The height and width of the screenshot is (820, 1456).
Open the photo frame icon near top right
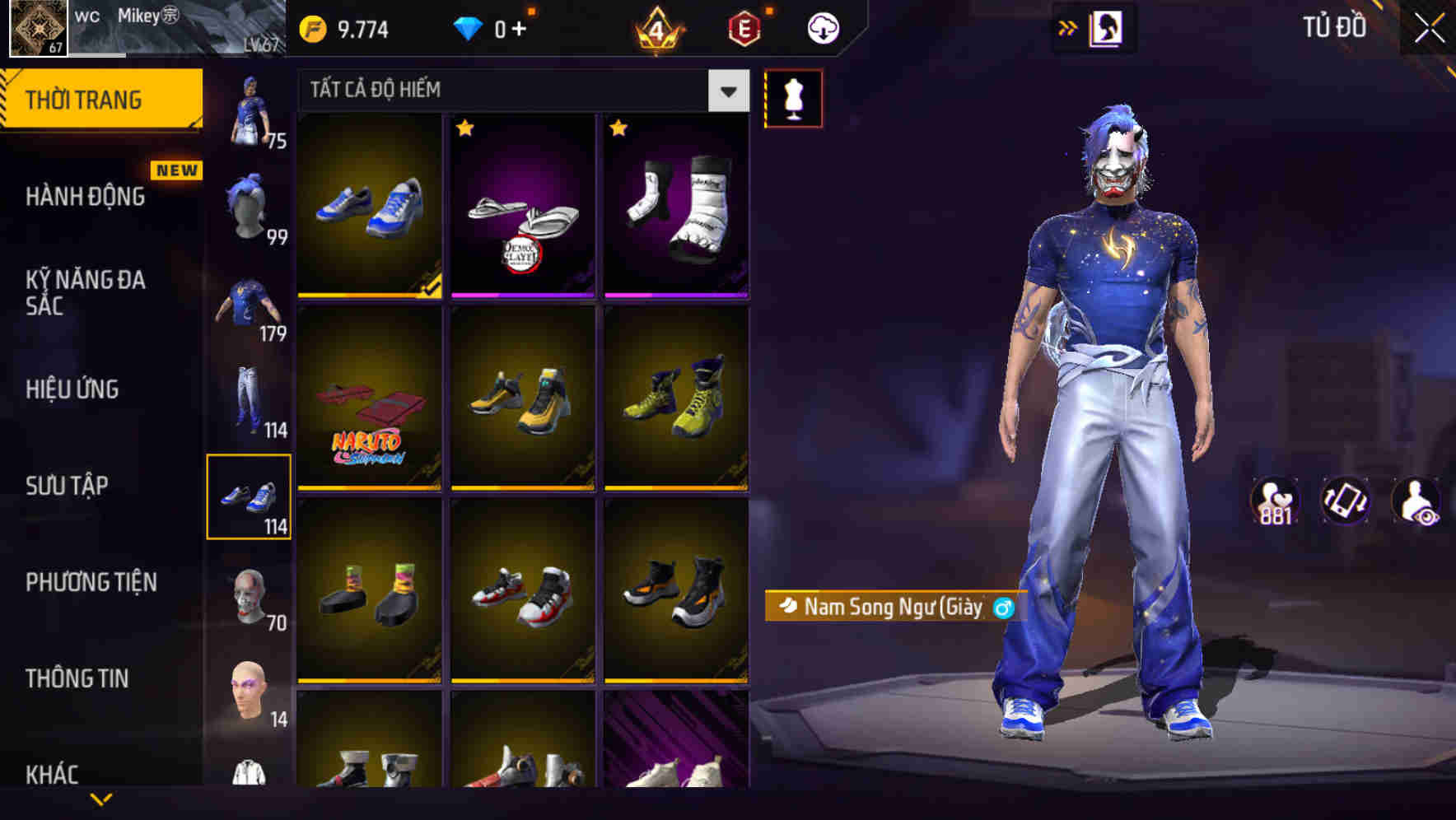[1108, 29]
